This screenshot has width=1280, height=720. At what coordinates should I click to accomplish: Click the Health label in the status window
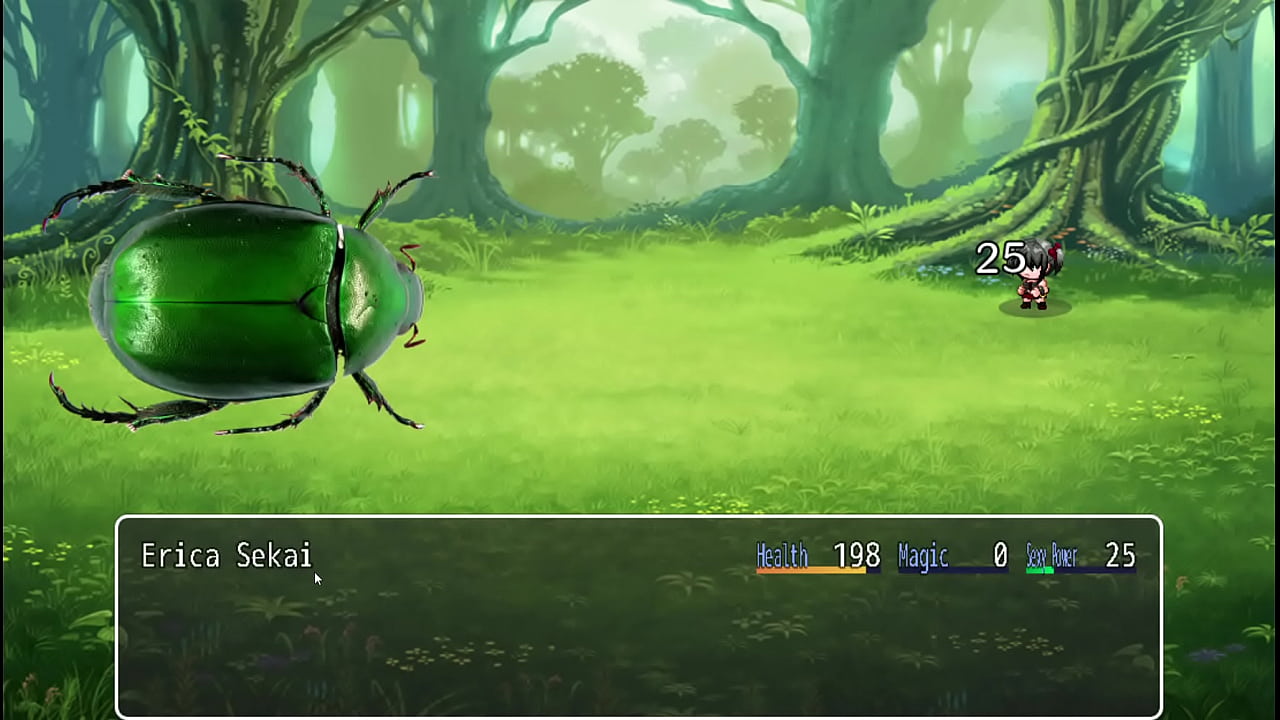783,553
